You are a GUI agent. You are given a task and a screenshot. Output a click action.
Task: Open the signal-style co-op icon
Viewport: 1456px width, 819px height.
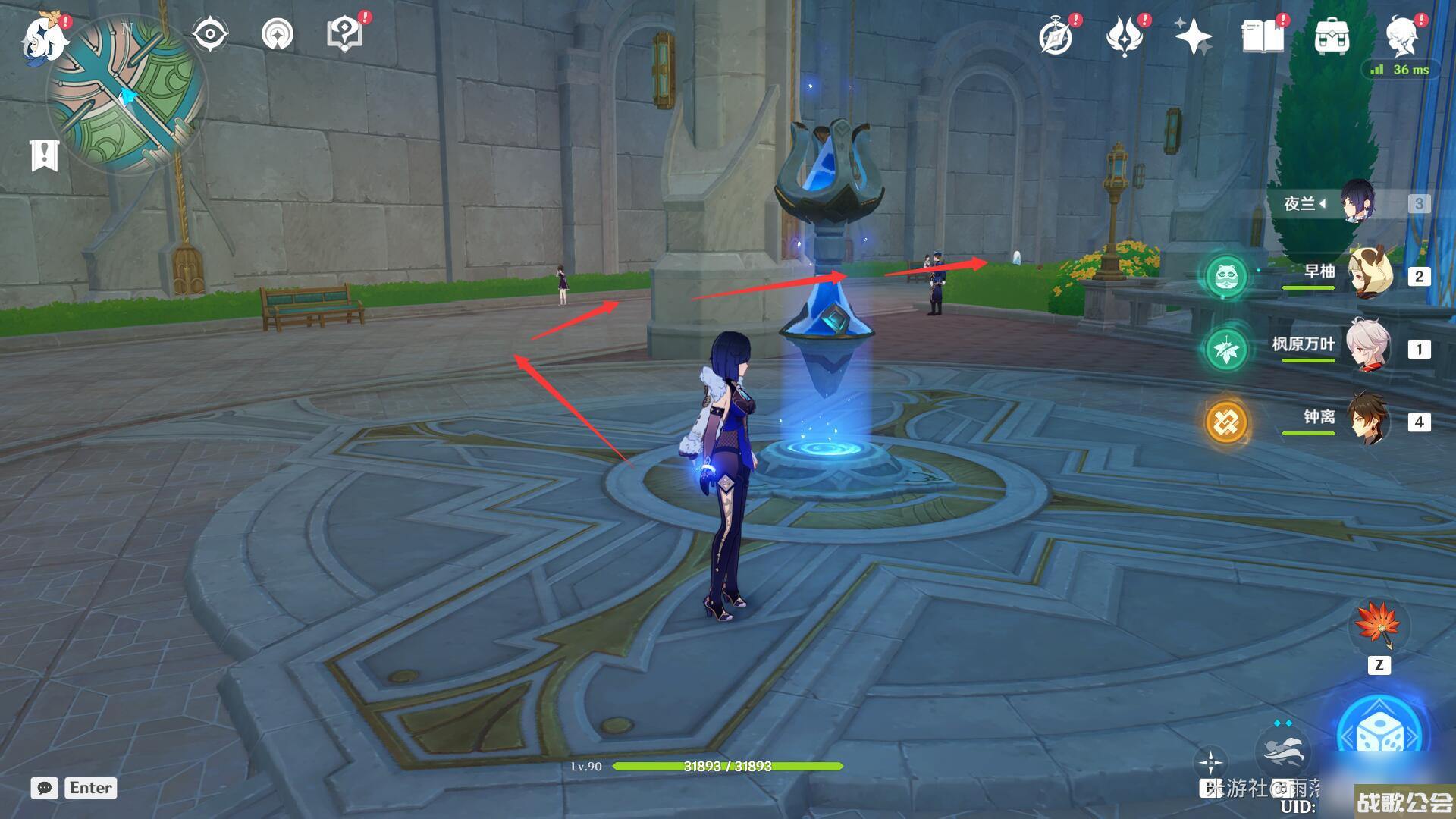pyautogui.click(x=278, y=34)
